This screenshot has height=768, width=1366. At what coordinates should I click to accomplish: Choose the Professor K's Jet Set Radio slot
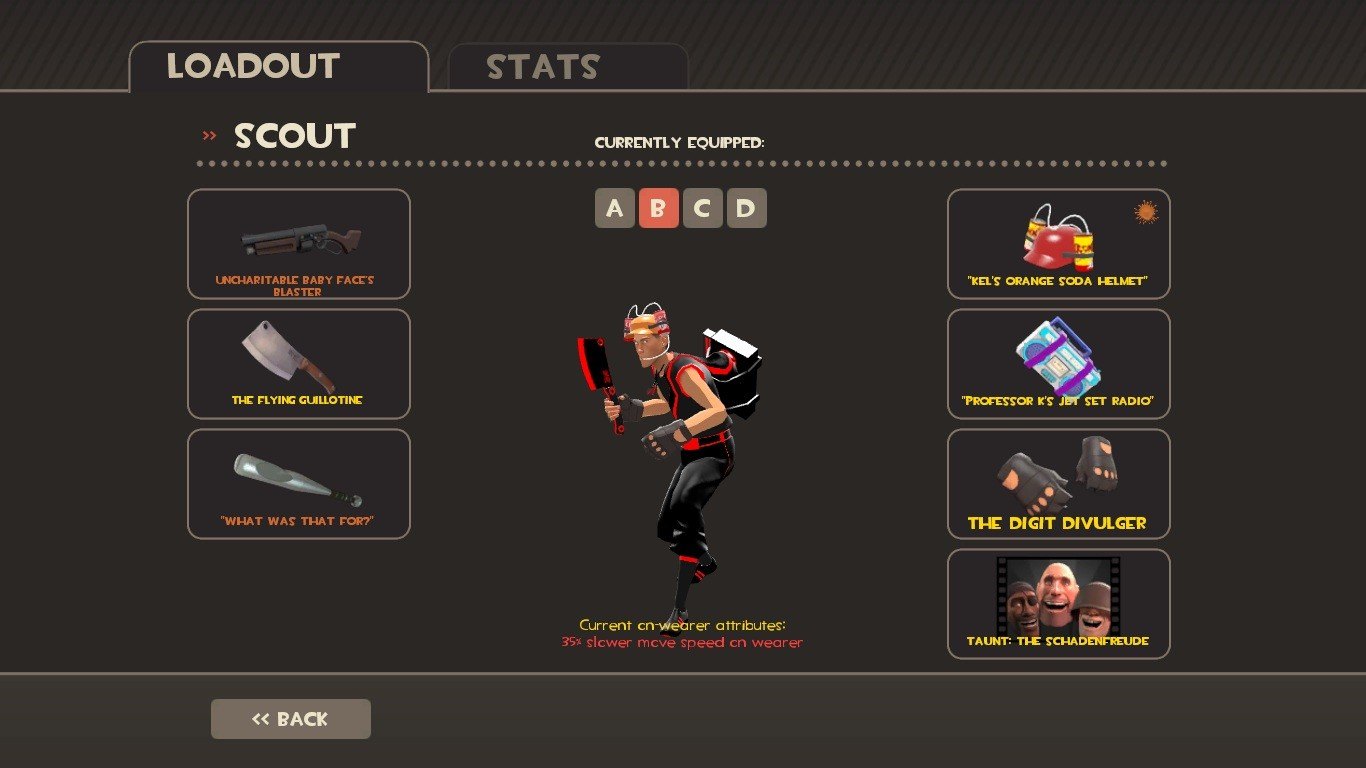click(1059, 364)
